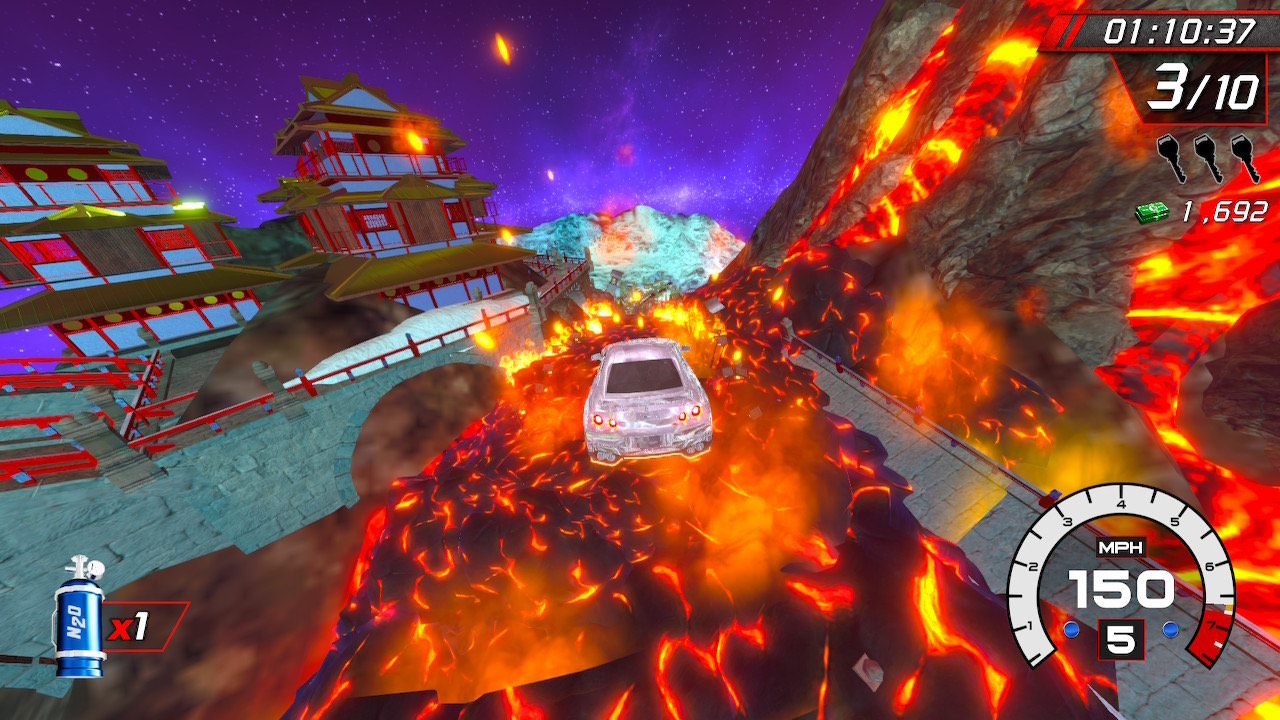Toggle the right blue dot under the speedometer

pos(1171,628)
